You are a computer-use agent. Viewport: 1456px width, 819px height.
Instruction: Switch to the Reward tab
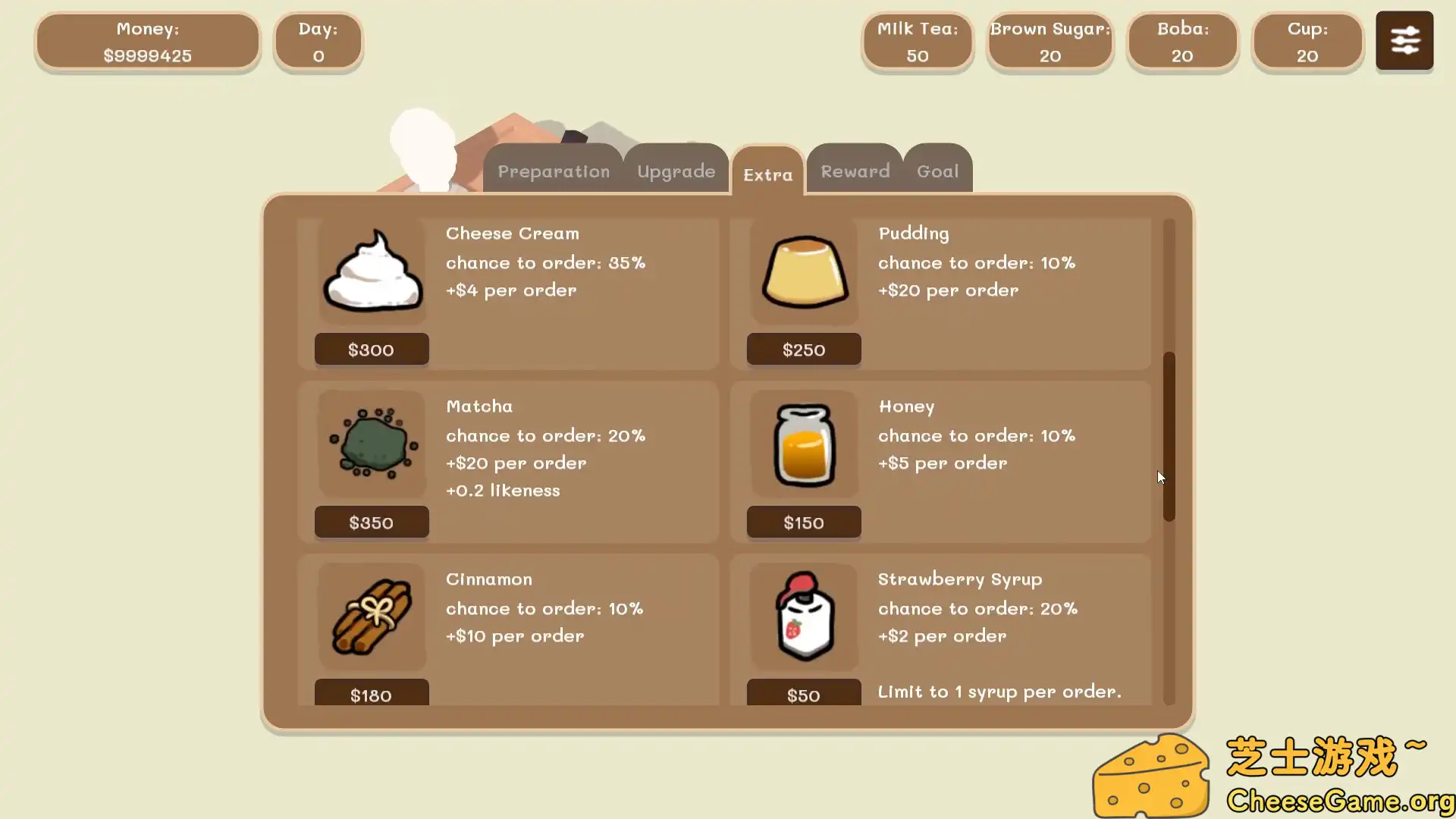tap(854, 171)
